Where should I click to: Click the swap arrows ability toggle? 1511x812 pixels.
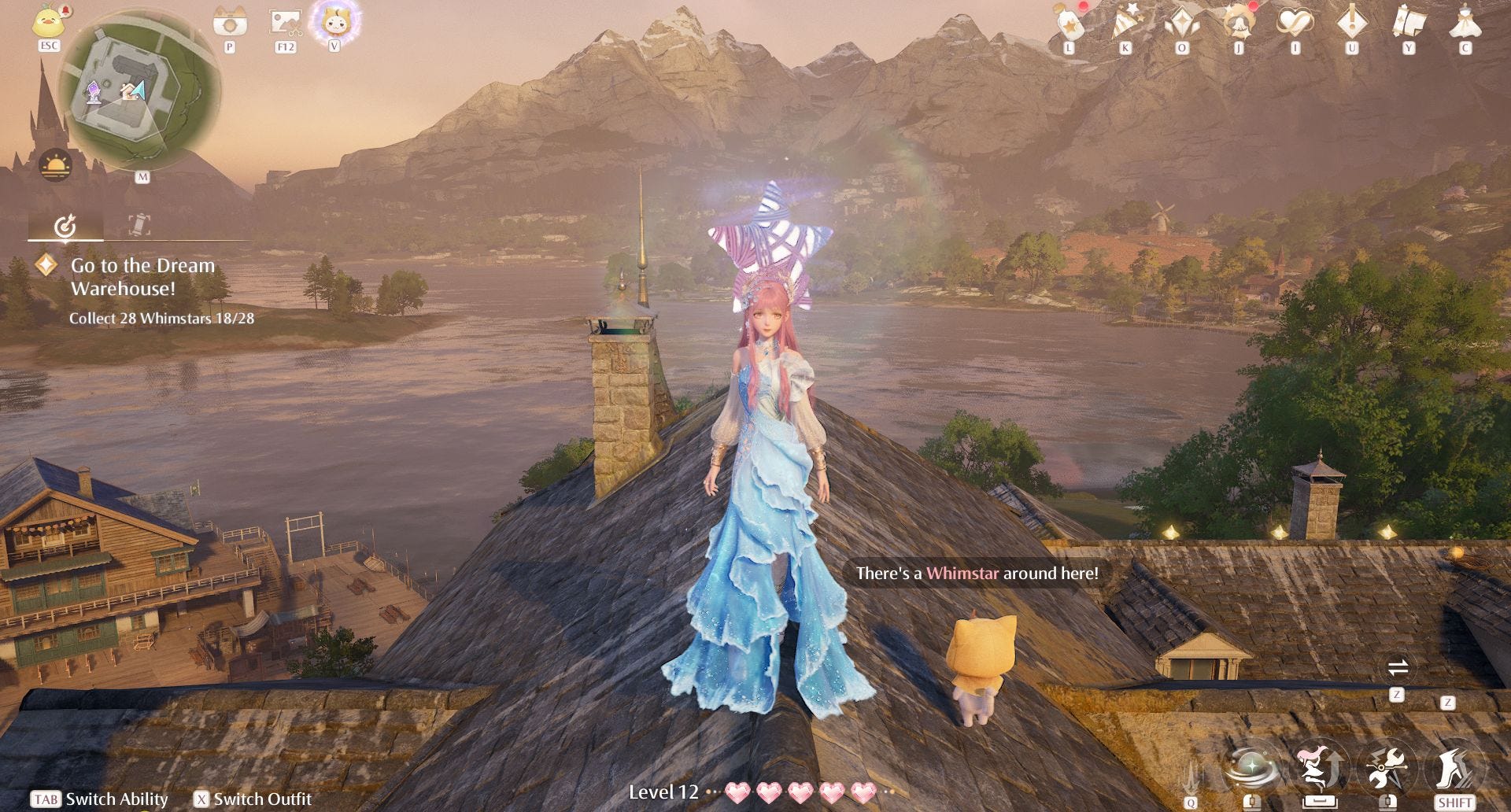(x=1398, y=669)
